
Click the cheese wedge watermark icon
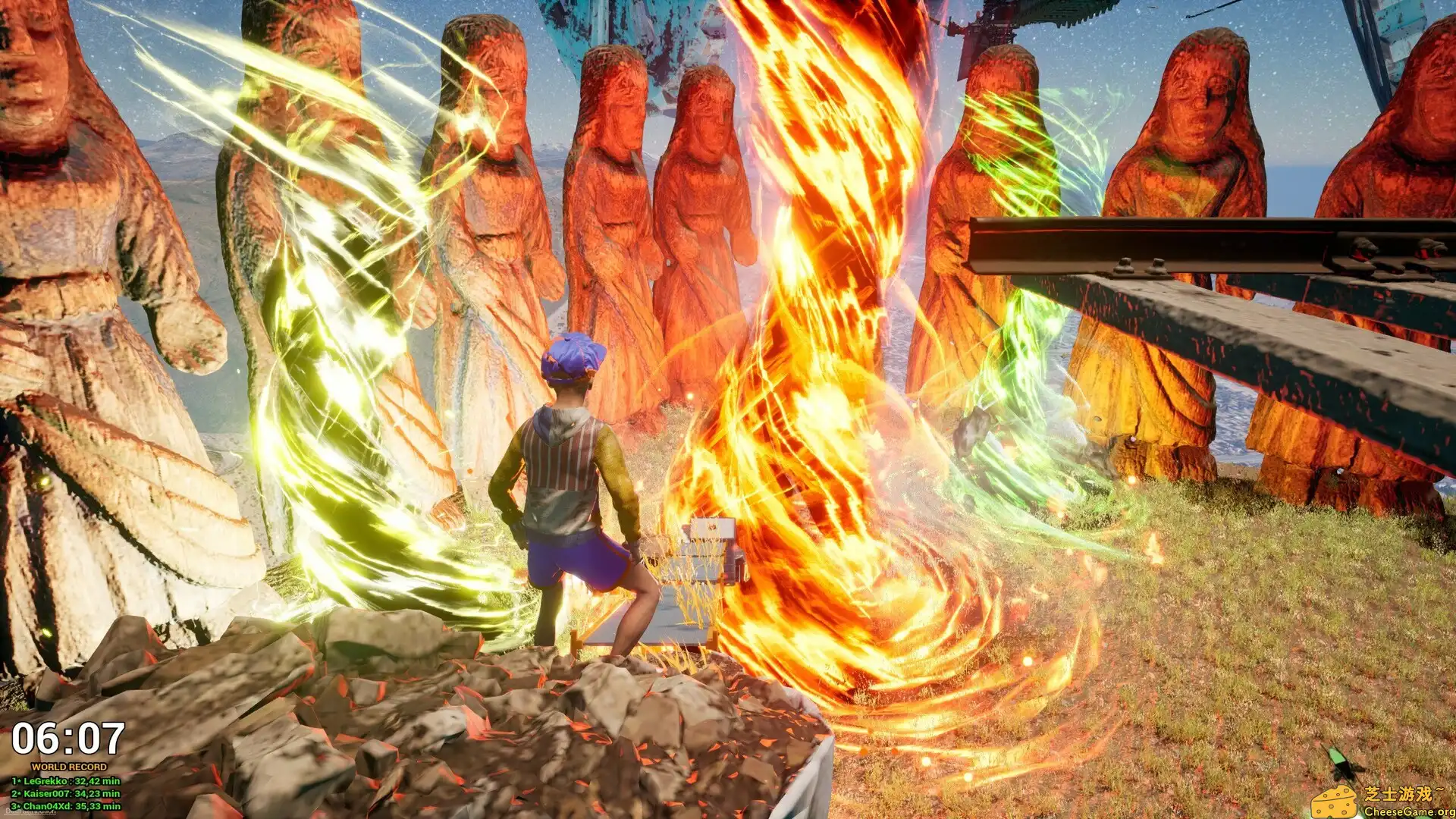coord(1335,802)
